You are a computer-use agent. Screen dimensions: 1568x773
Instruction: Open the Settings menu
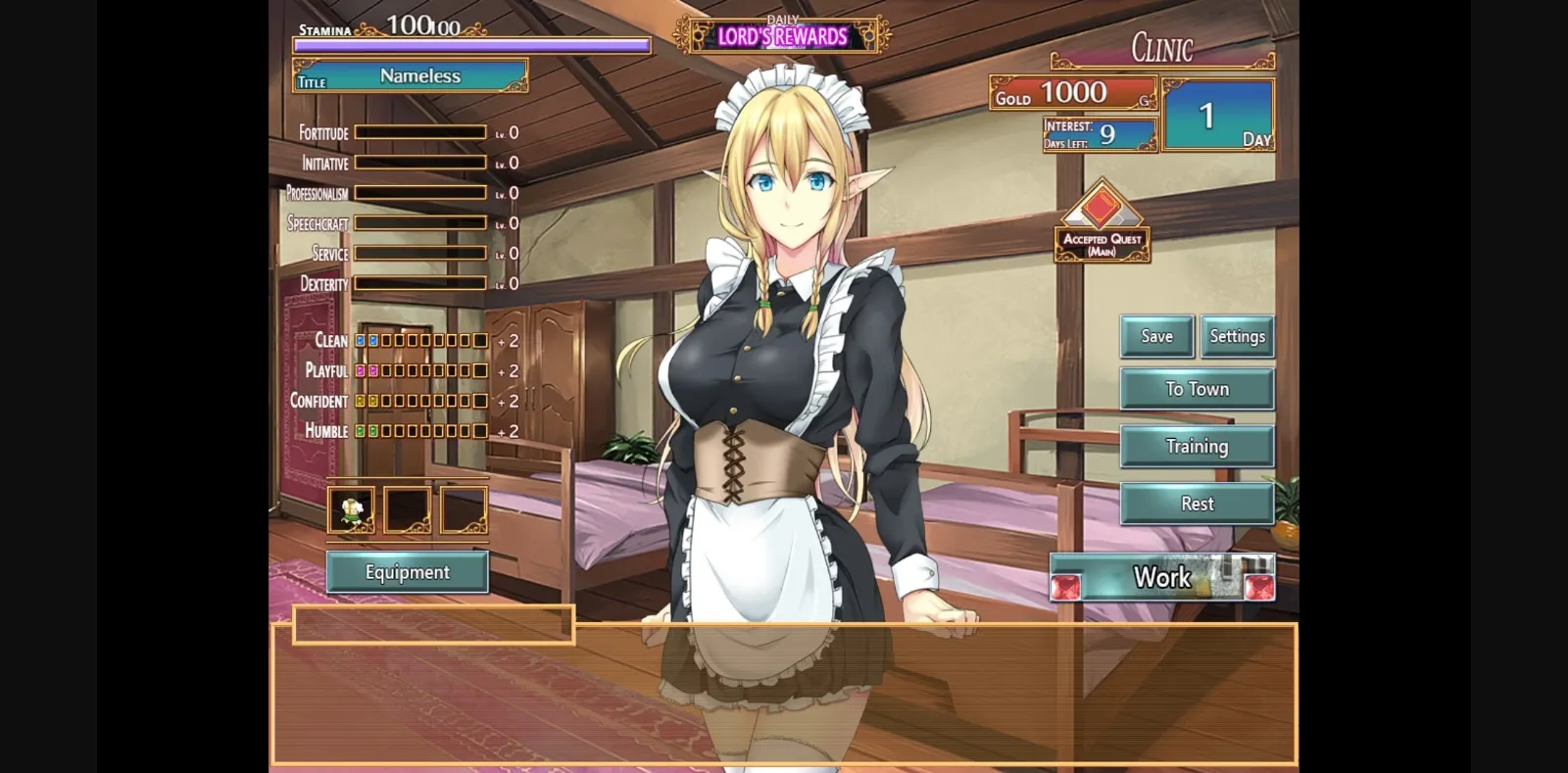(1237, 336)
